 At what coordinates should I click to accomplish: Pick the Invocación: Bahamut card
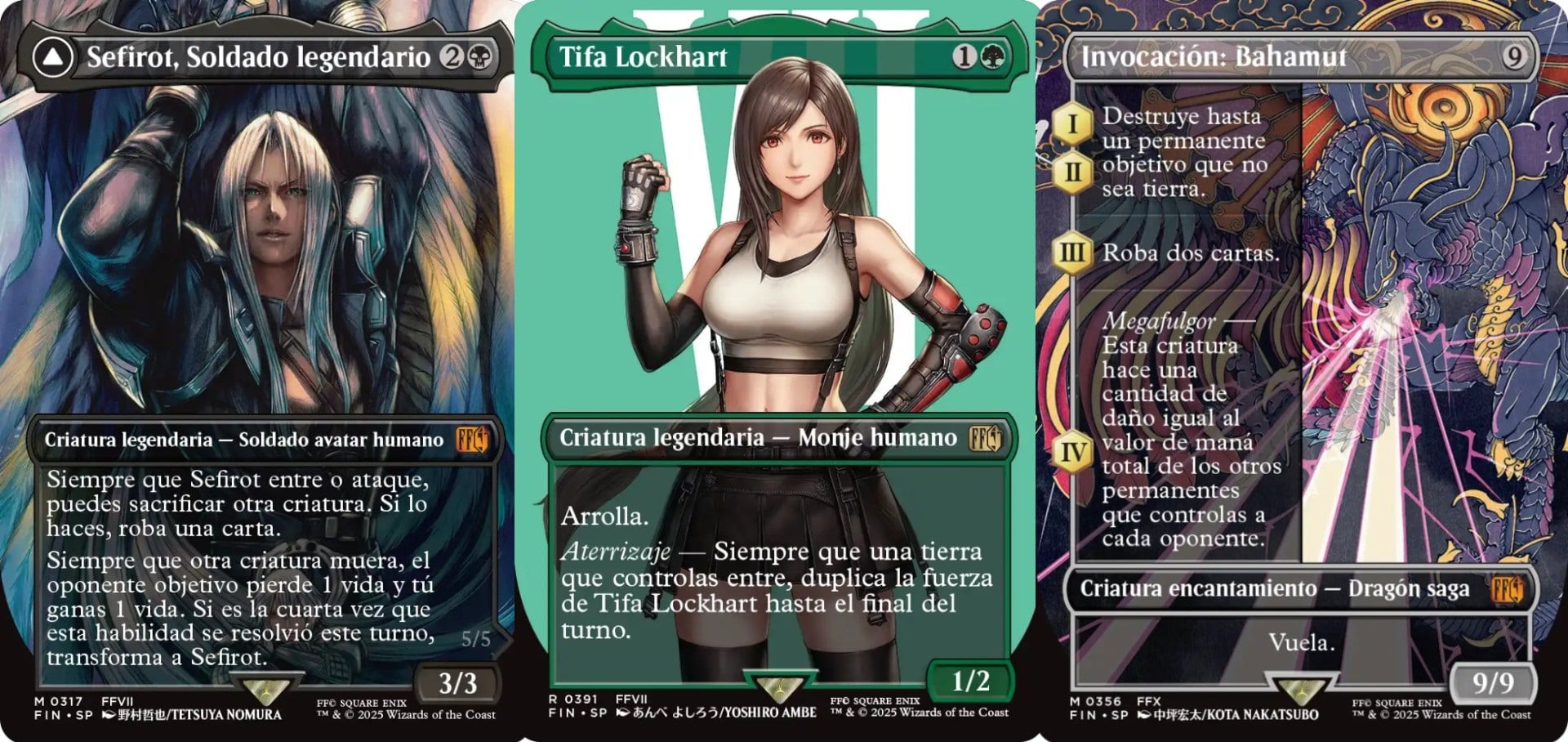point(1303,371)
